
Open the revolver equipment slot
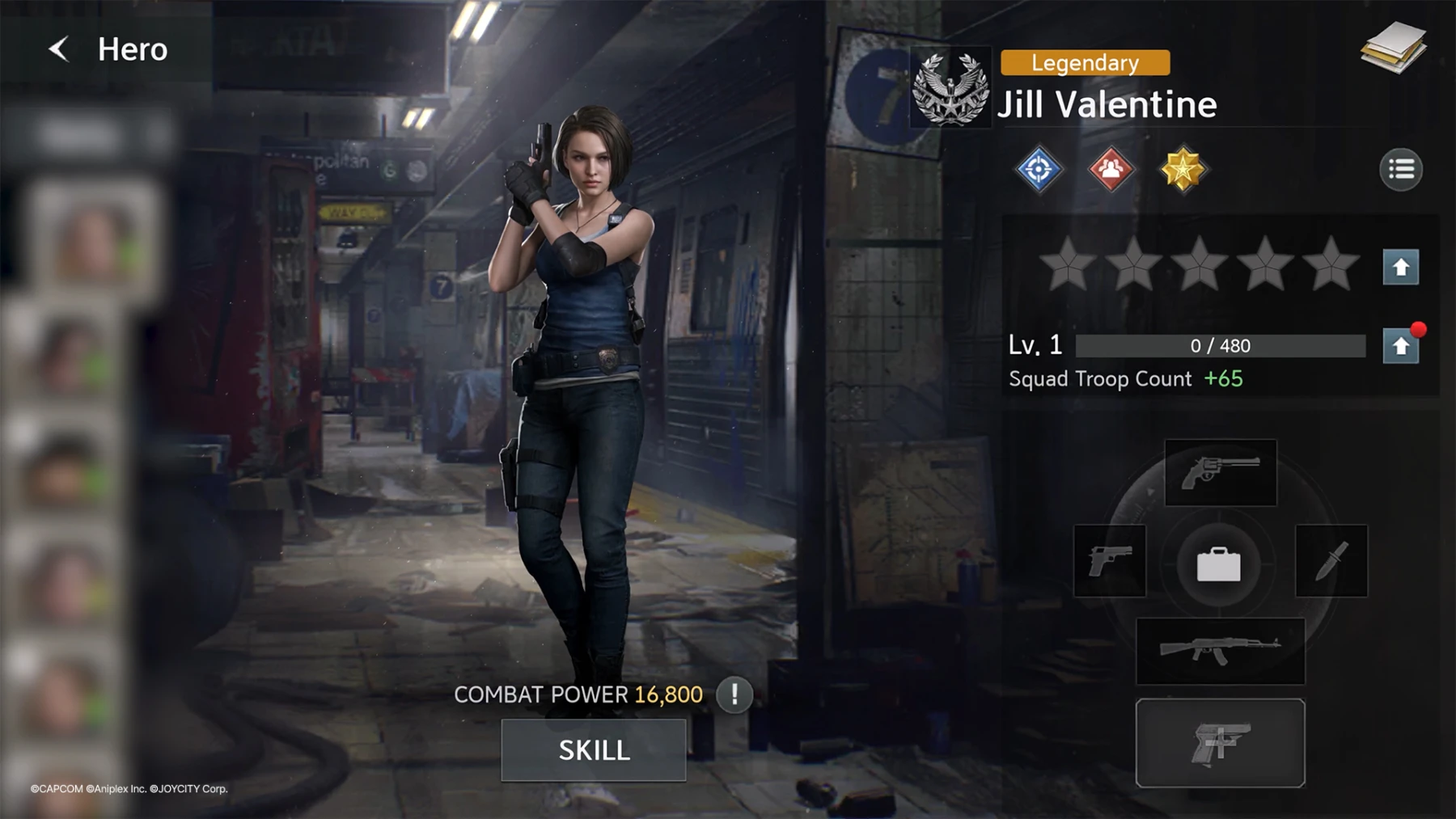1220,473
